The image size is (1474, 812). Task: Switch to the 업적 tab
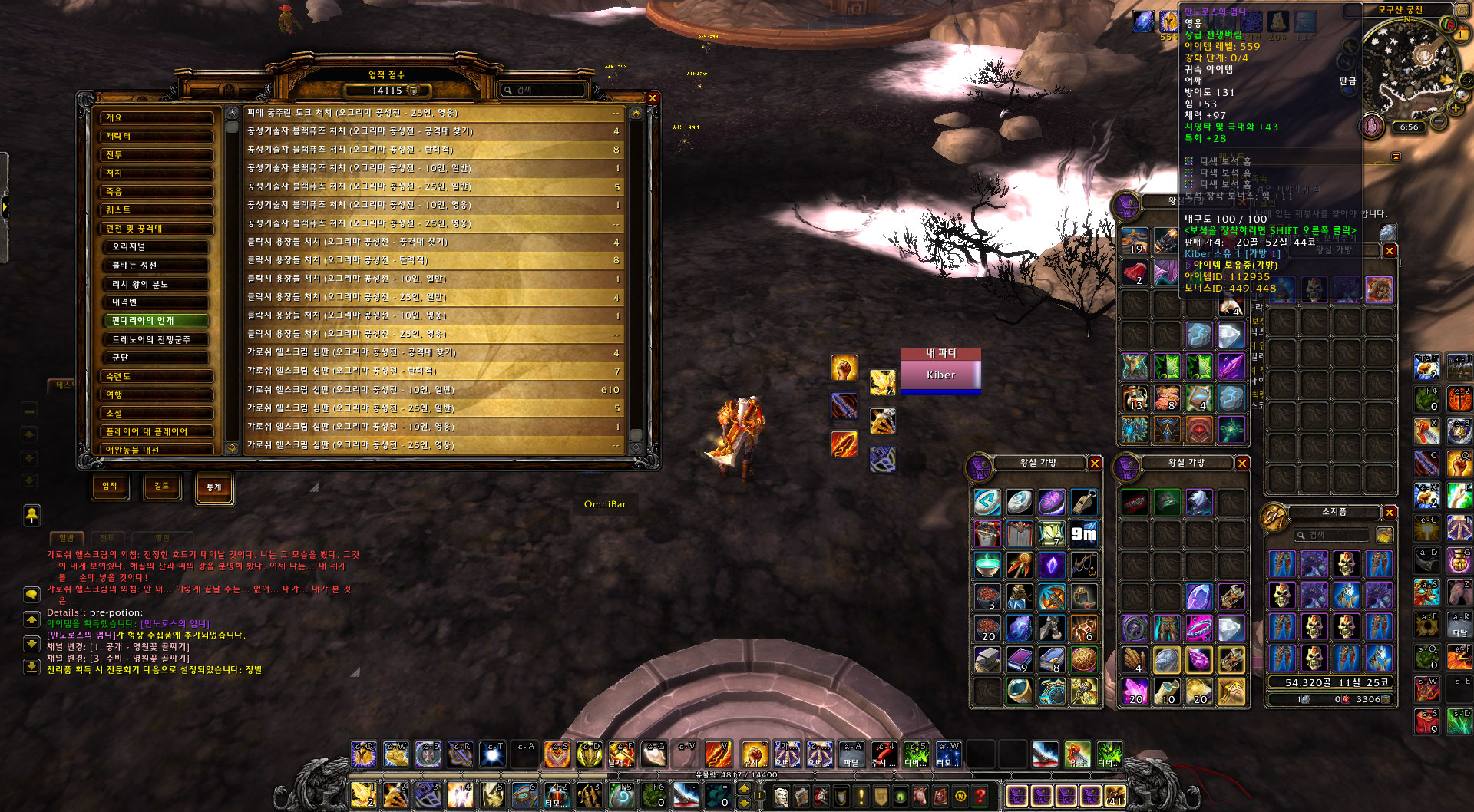click(x=110, y=486)
